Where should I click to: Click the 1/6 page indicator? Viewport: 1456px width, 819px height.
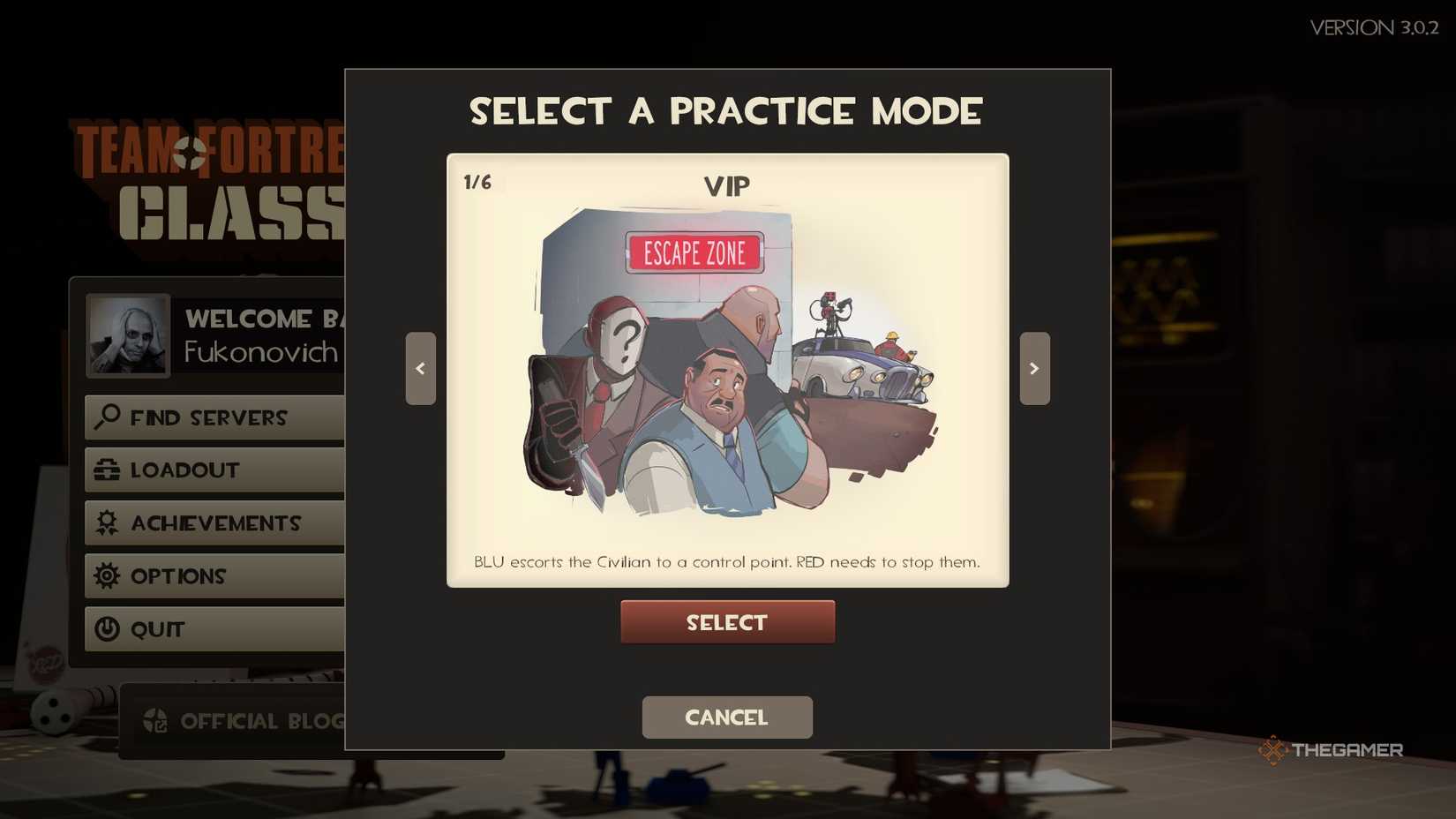pos(477,181)
